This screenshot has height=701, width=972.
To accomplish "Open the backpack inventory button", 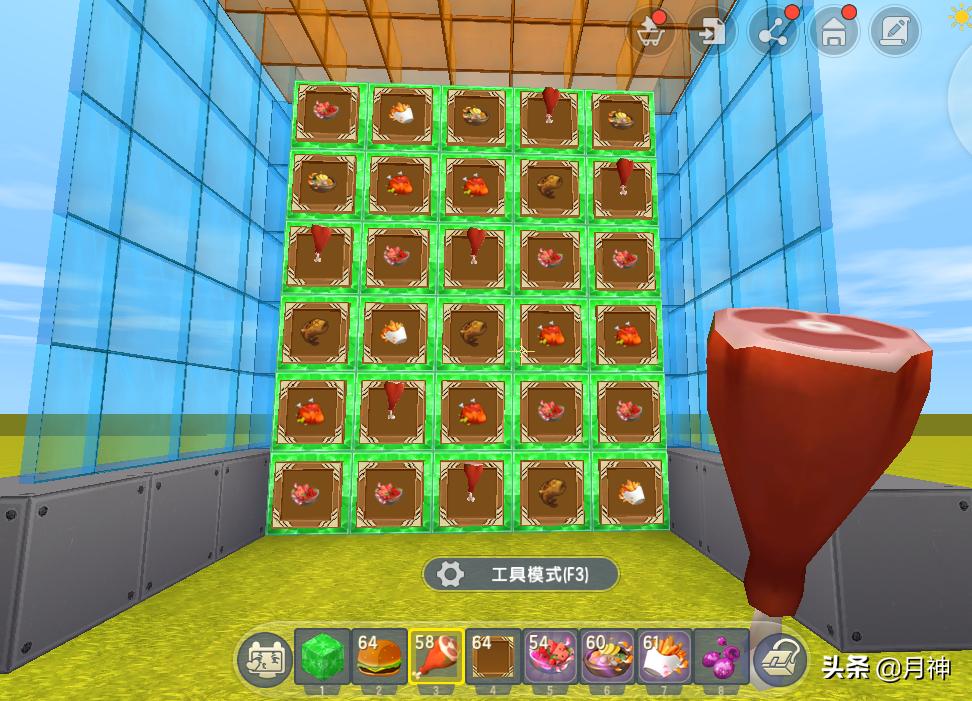I will tap(779, 660).
